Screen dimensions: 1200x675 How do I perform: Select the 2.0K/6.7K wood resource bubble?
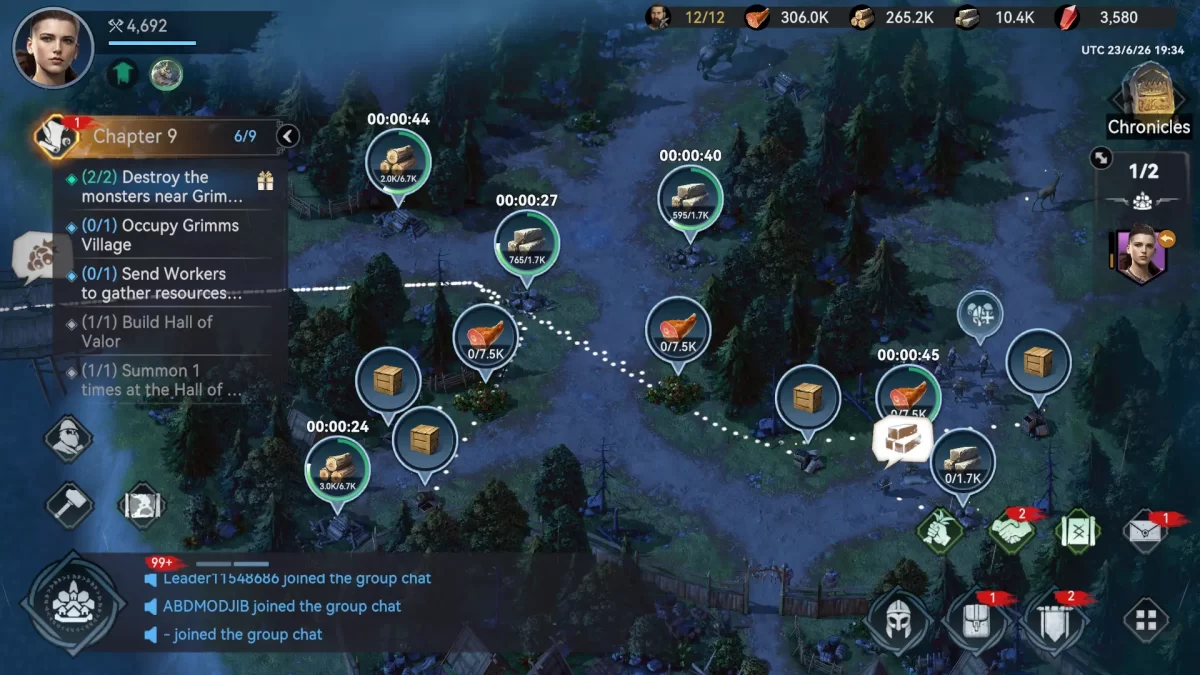(398, 161)
